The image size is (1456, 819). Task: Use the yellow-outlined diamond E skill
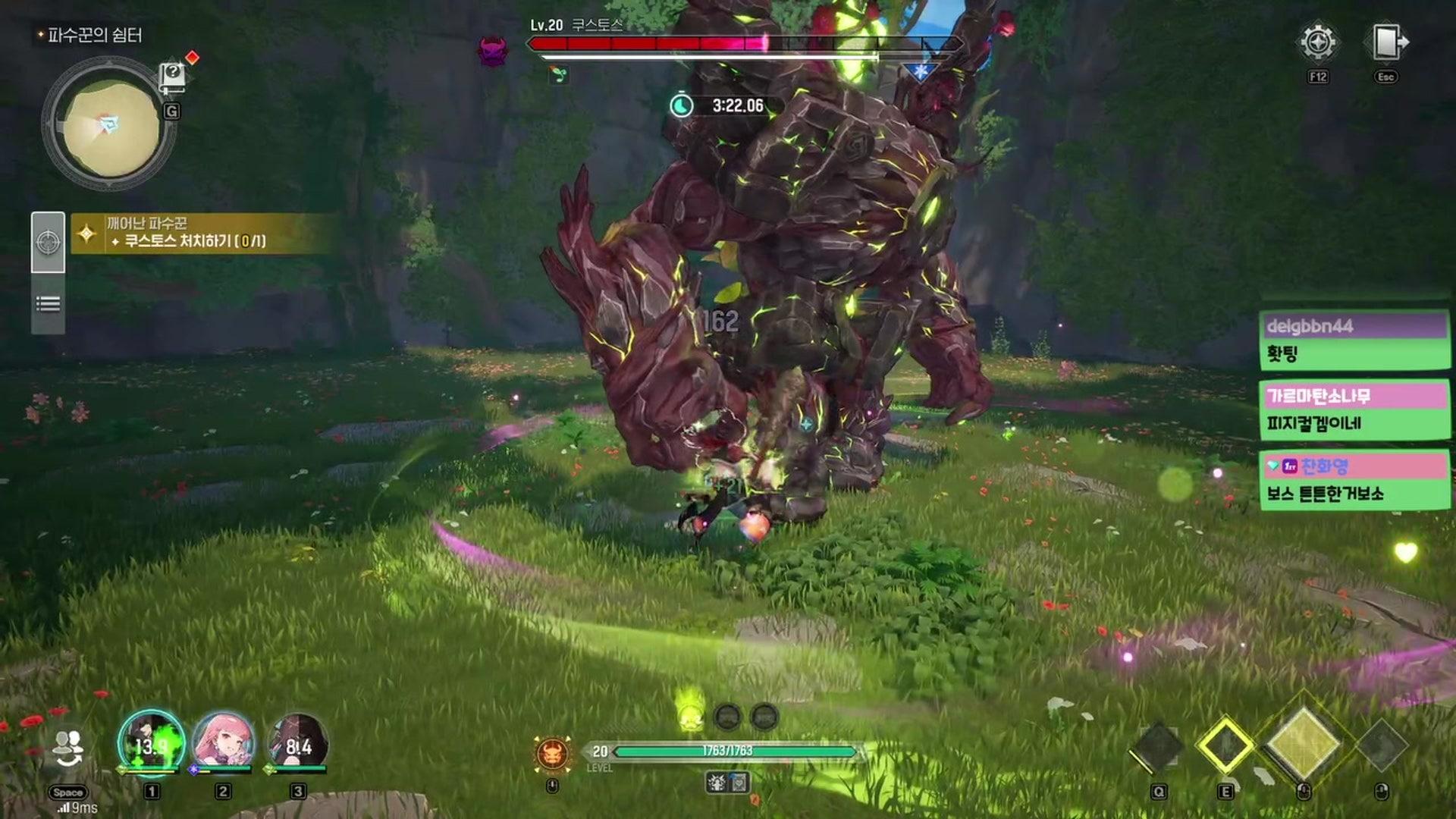point(1225,746)
